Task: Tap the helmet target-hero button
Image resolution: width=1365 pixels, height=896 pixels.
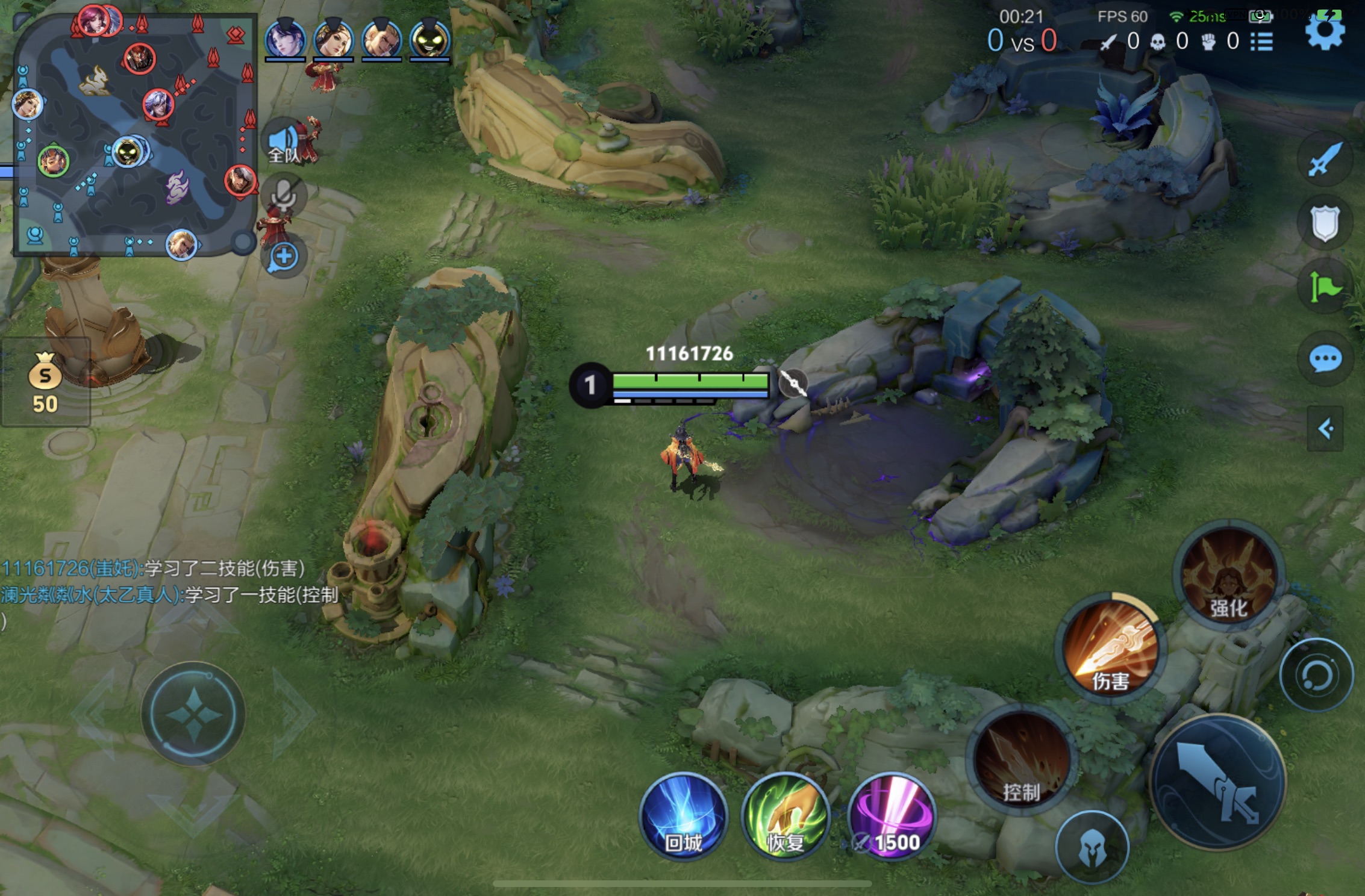Action: (1092, 847)
